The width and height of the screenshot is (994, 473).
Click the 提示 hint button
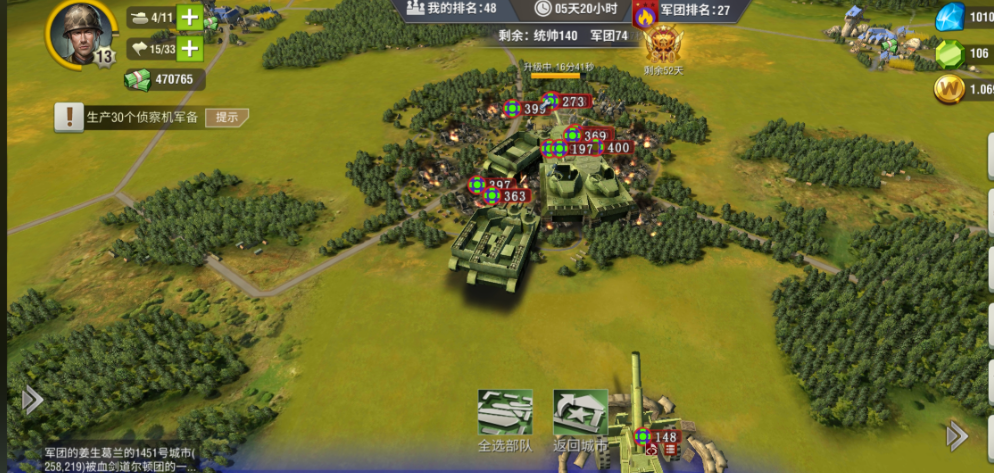[226, 117]
